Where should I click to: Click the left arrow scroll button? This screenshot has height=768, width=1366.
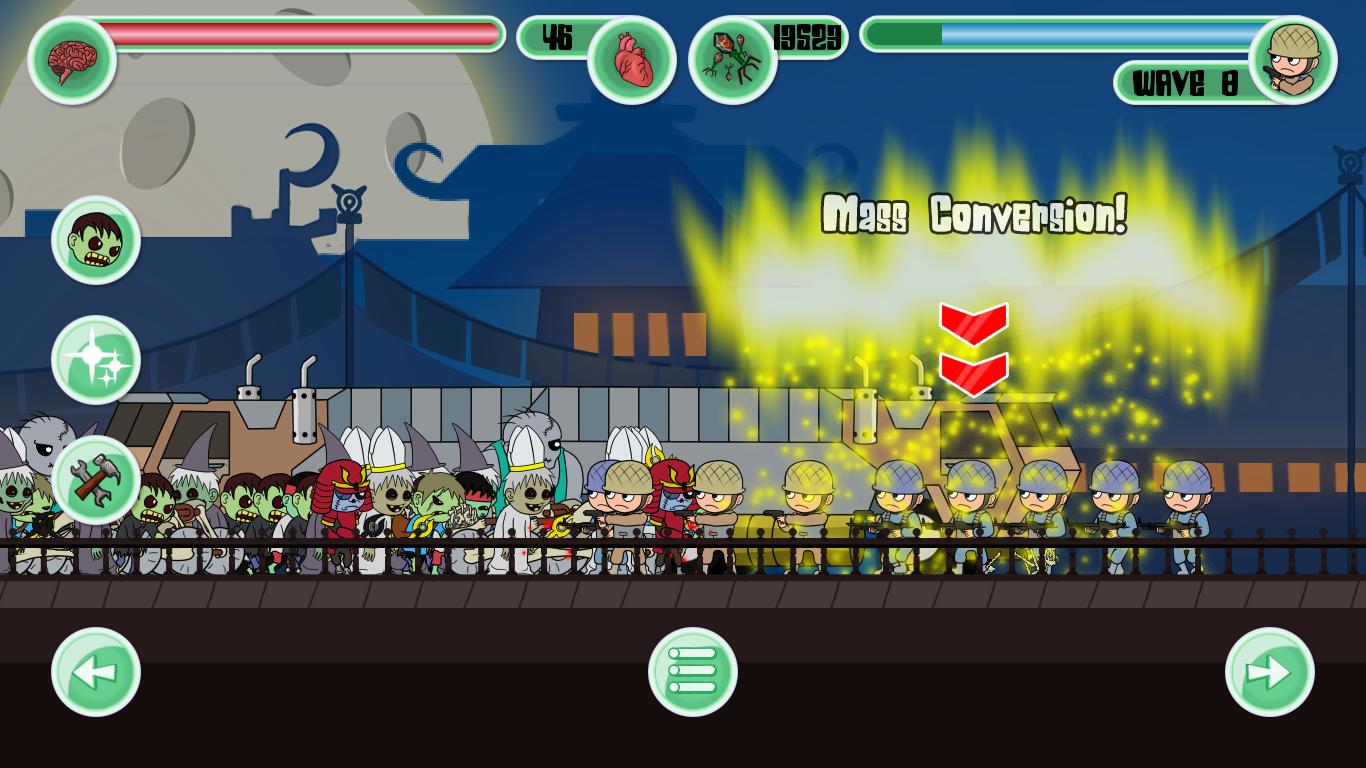96,672
